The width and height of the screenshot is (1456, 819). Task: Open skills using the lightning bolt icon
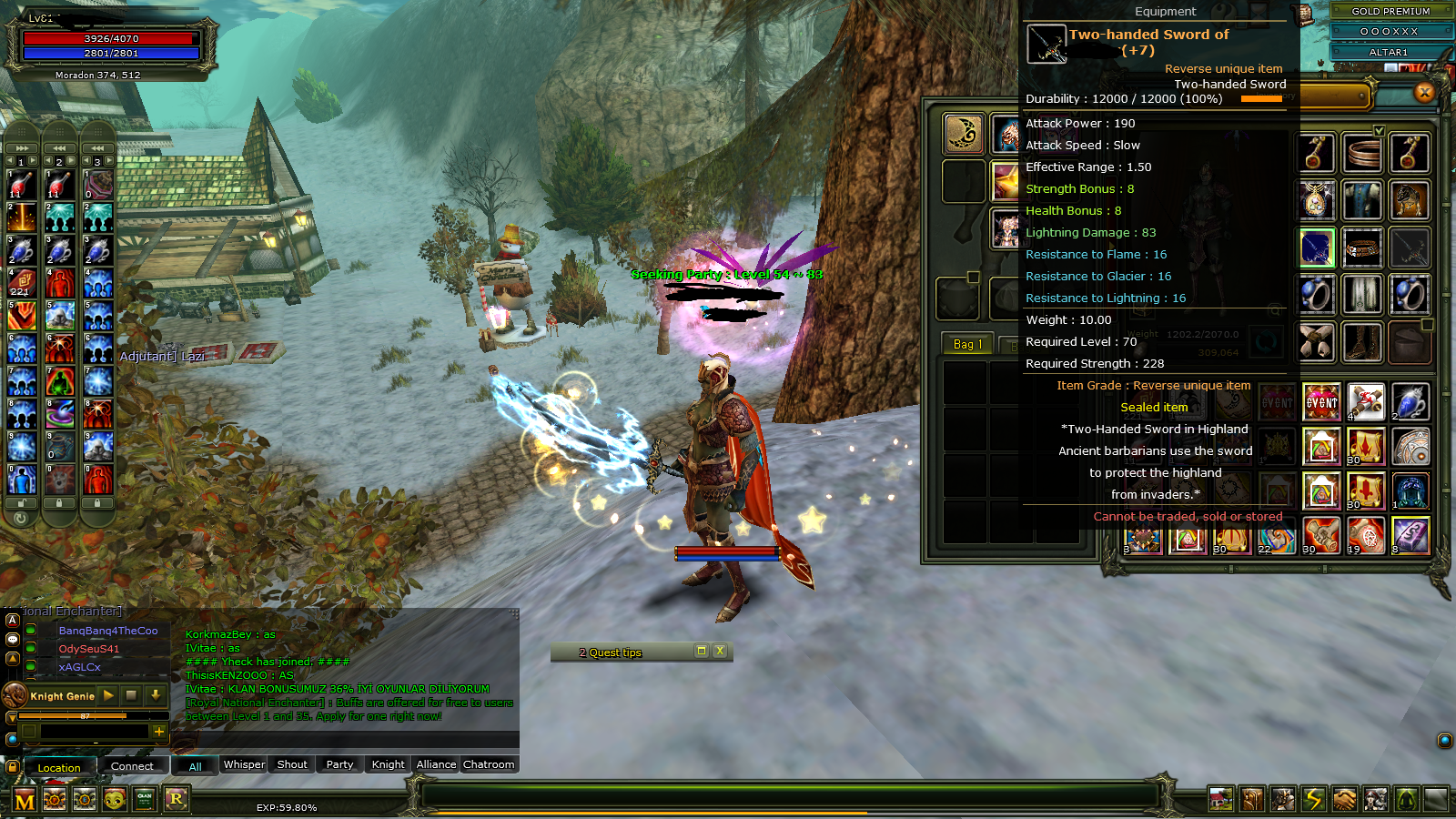click(1313, 798)
